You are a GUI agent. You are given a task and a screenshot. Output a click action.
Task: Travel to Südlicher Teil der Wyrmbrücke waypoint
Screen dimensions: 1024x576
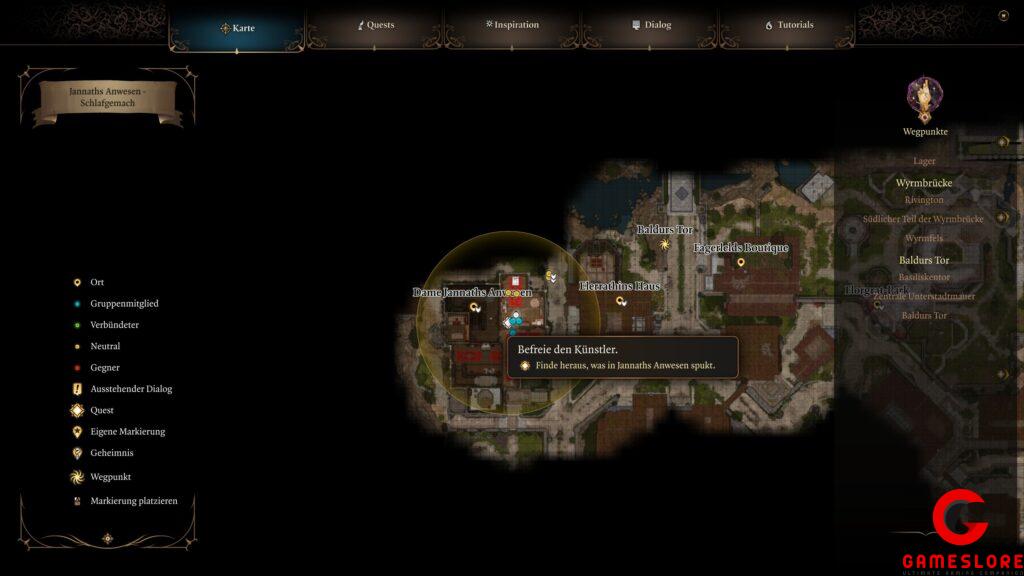(923, 219)
